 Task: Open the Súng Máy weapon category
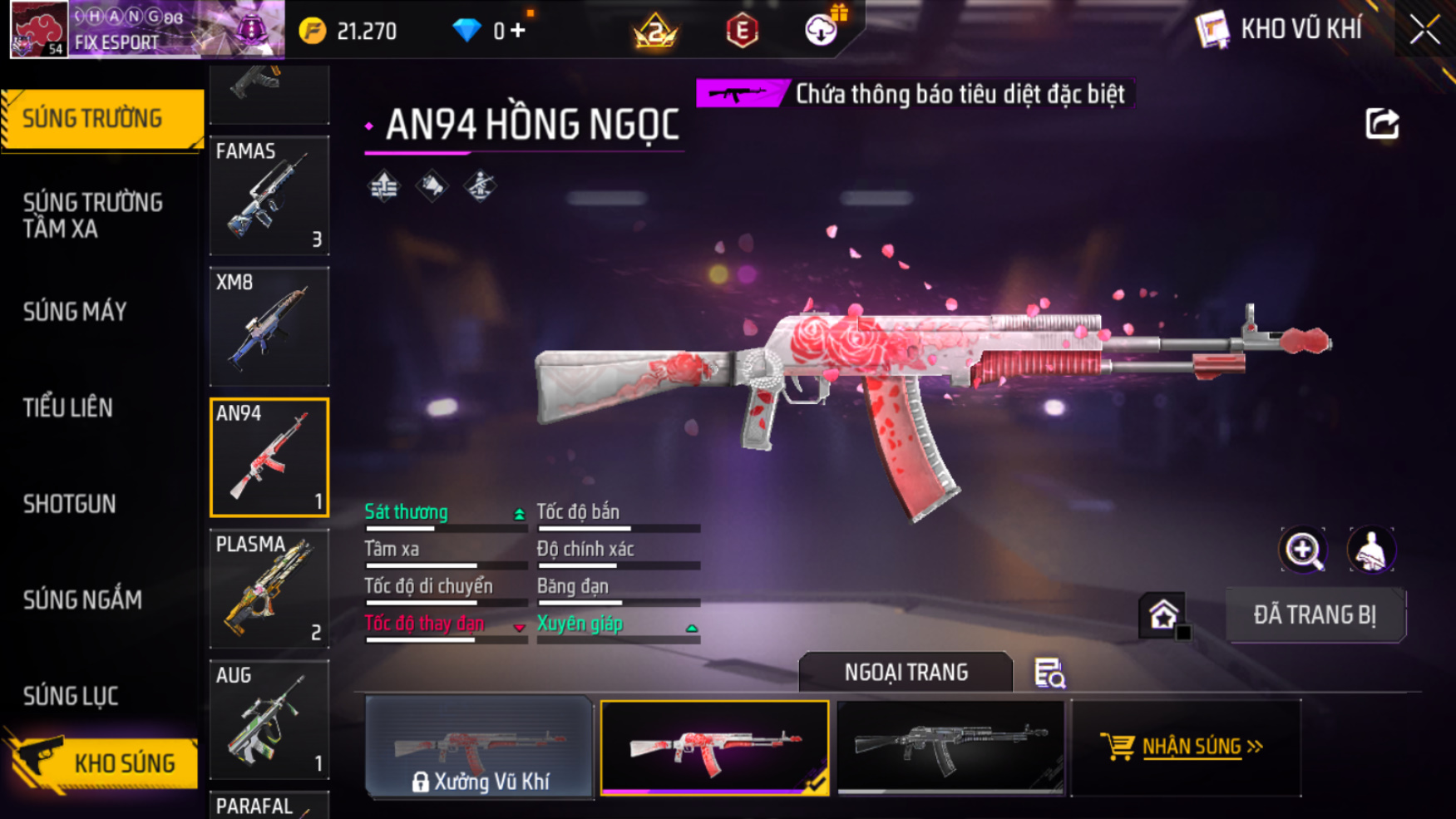tap(75, 312)
